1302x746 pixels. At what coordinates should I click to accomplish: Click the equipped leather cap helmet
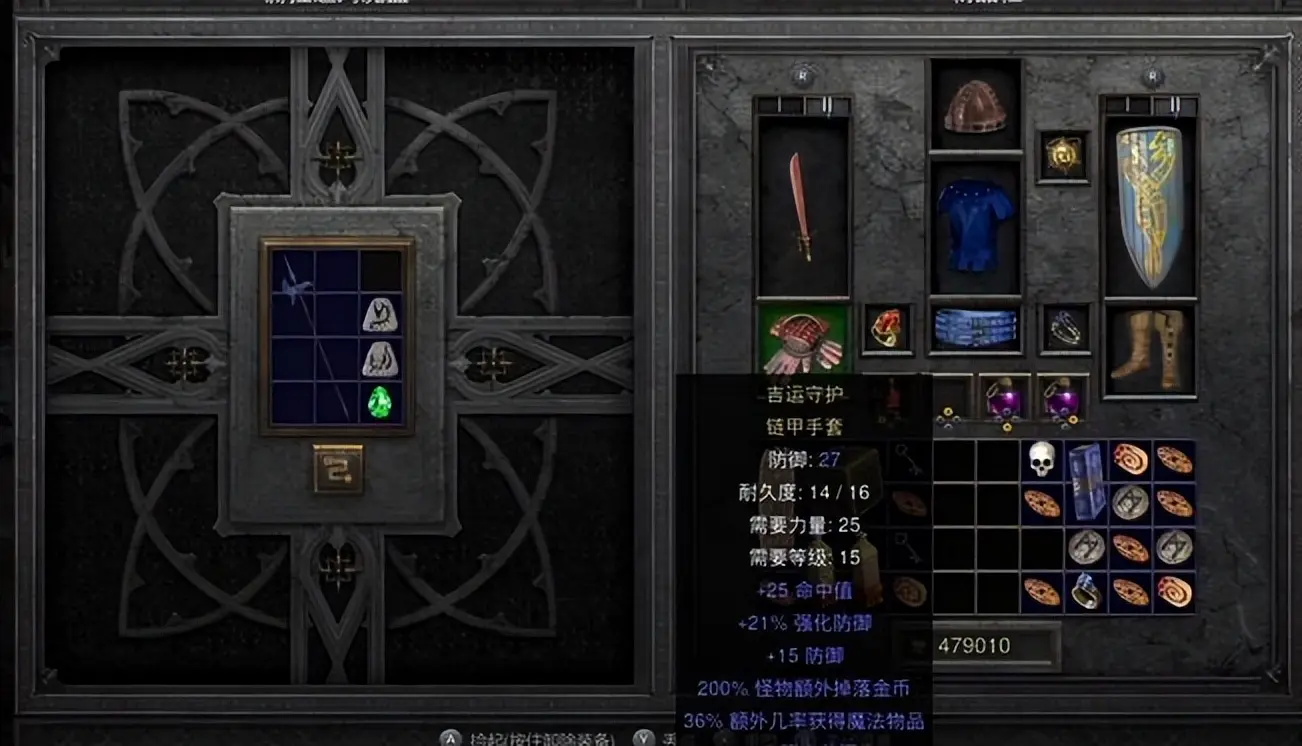click(975, 106)
